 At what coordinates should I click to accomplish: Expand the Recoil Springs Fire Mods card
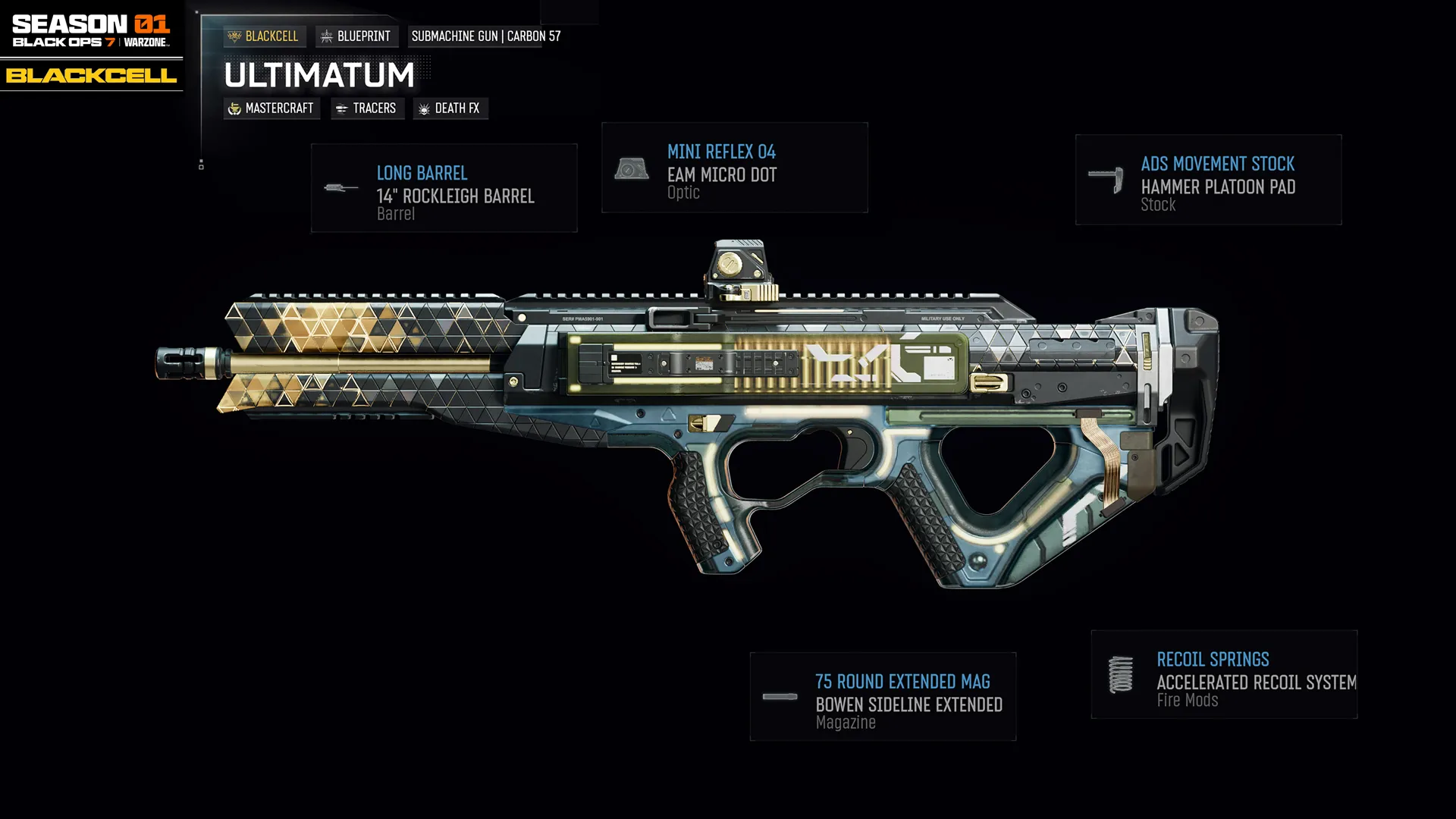[x=1224, y=675]
